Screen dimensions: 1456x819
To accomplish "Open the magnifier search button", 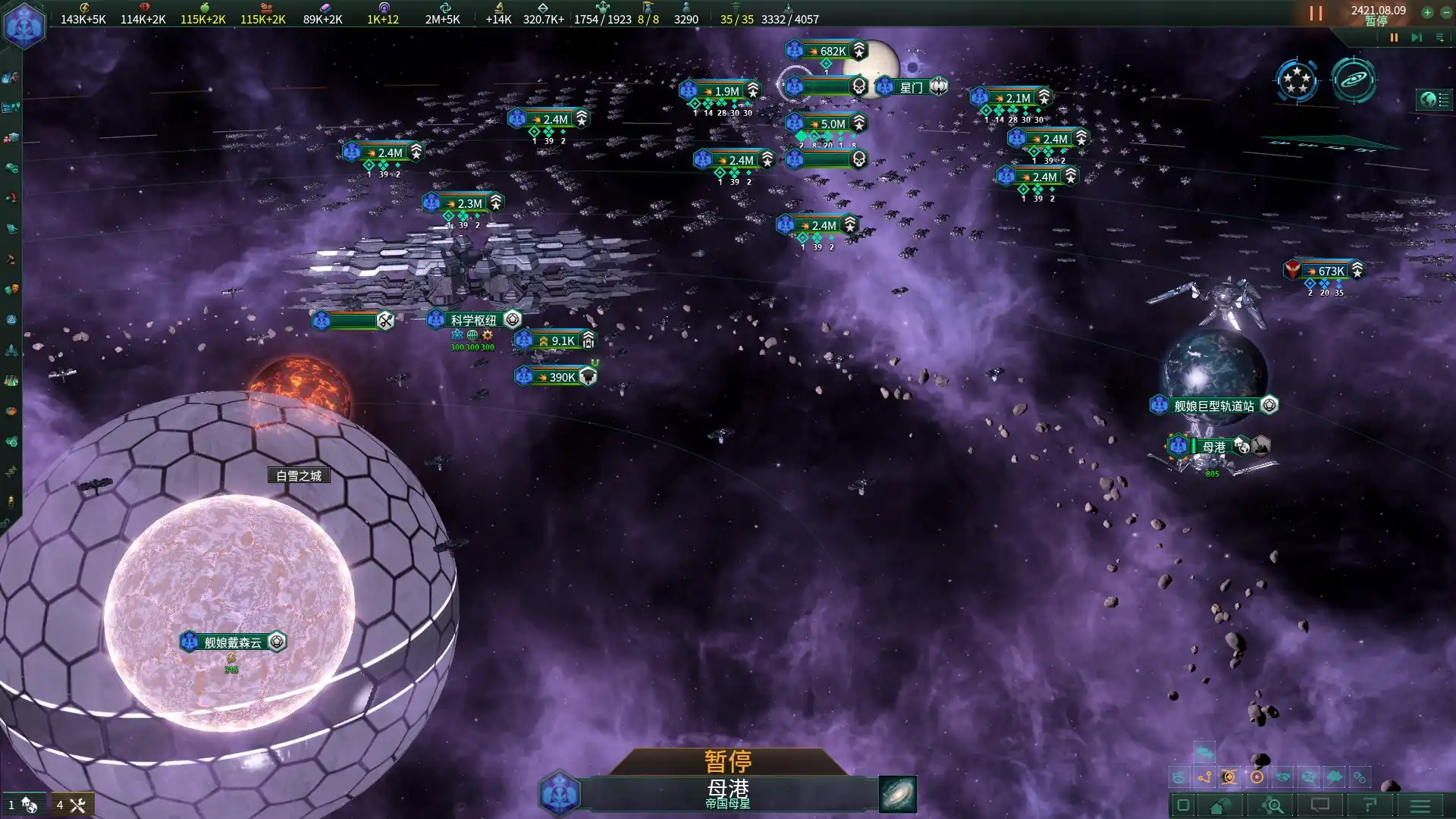I will 1273,805.
